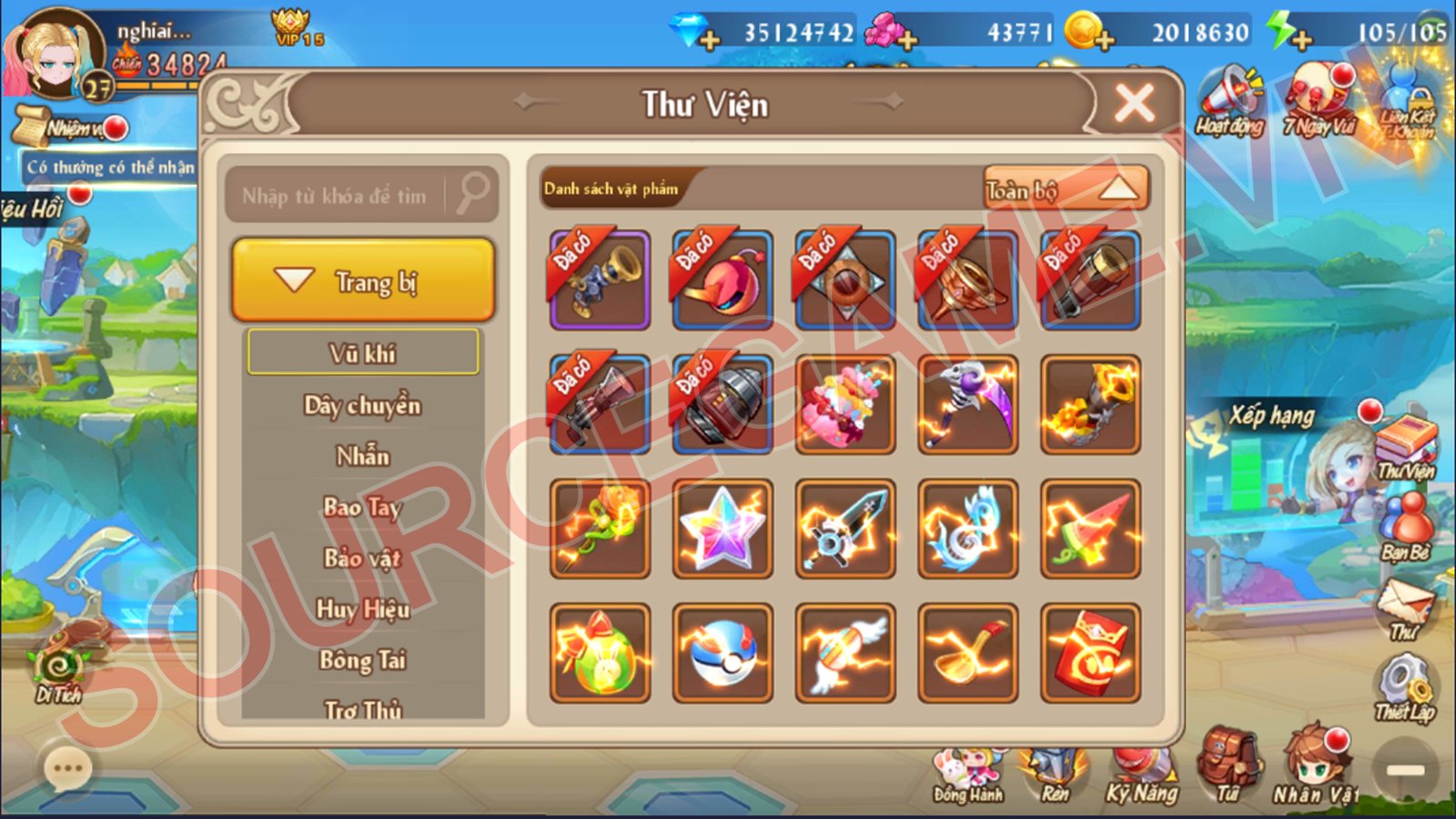Select the Huy Hiệu category
The height and width of the screenshot is (819, 1456).
click(363, 609)
